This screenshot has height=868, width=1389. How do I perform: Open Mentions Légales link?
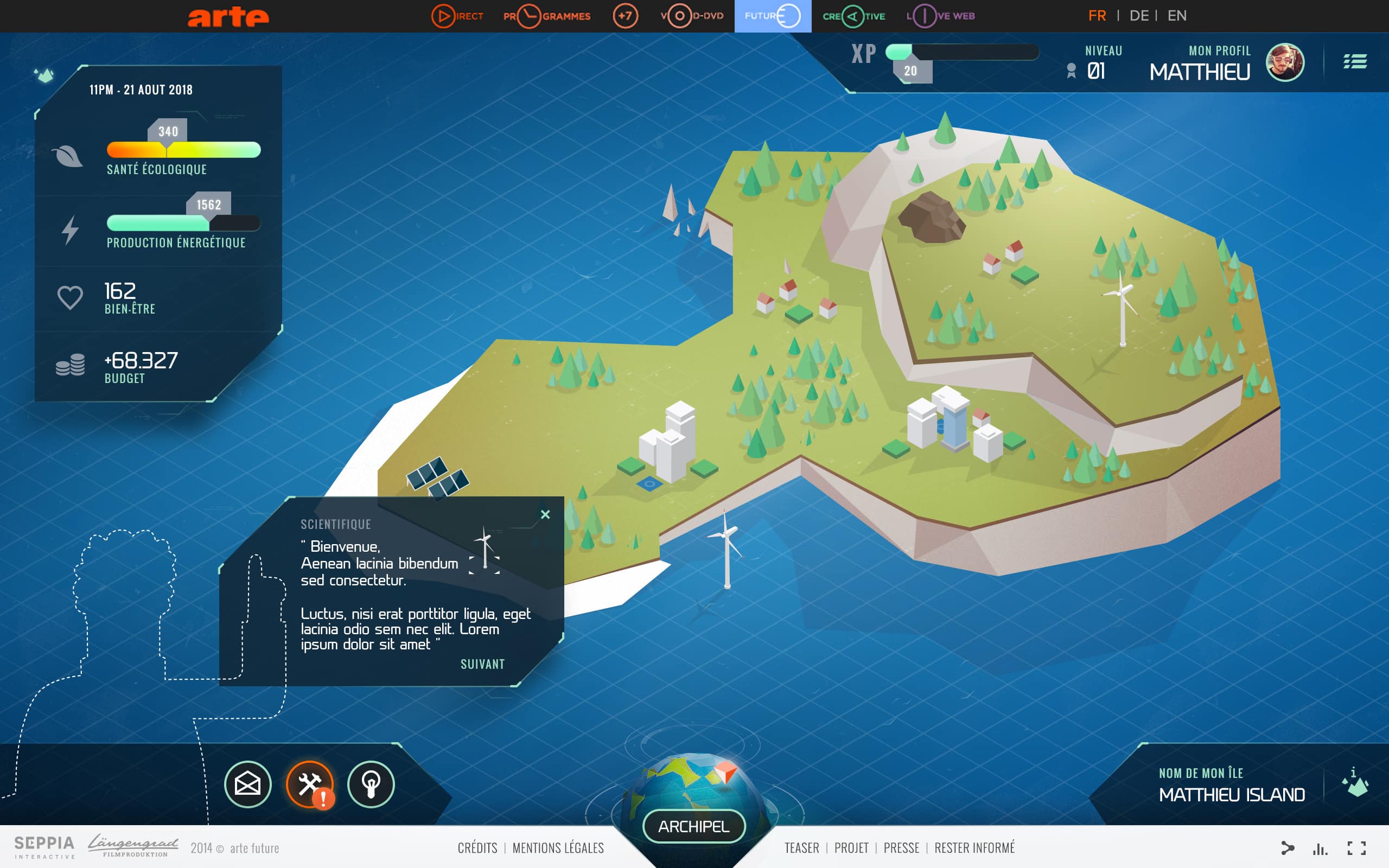pyautogui.click(x=558, y=848)
